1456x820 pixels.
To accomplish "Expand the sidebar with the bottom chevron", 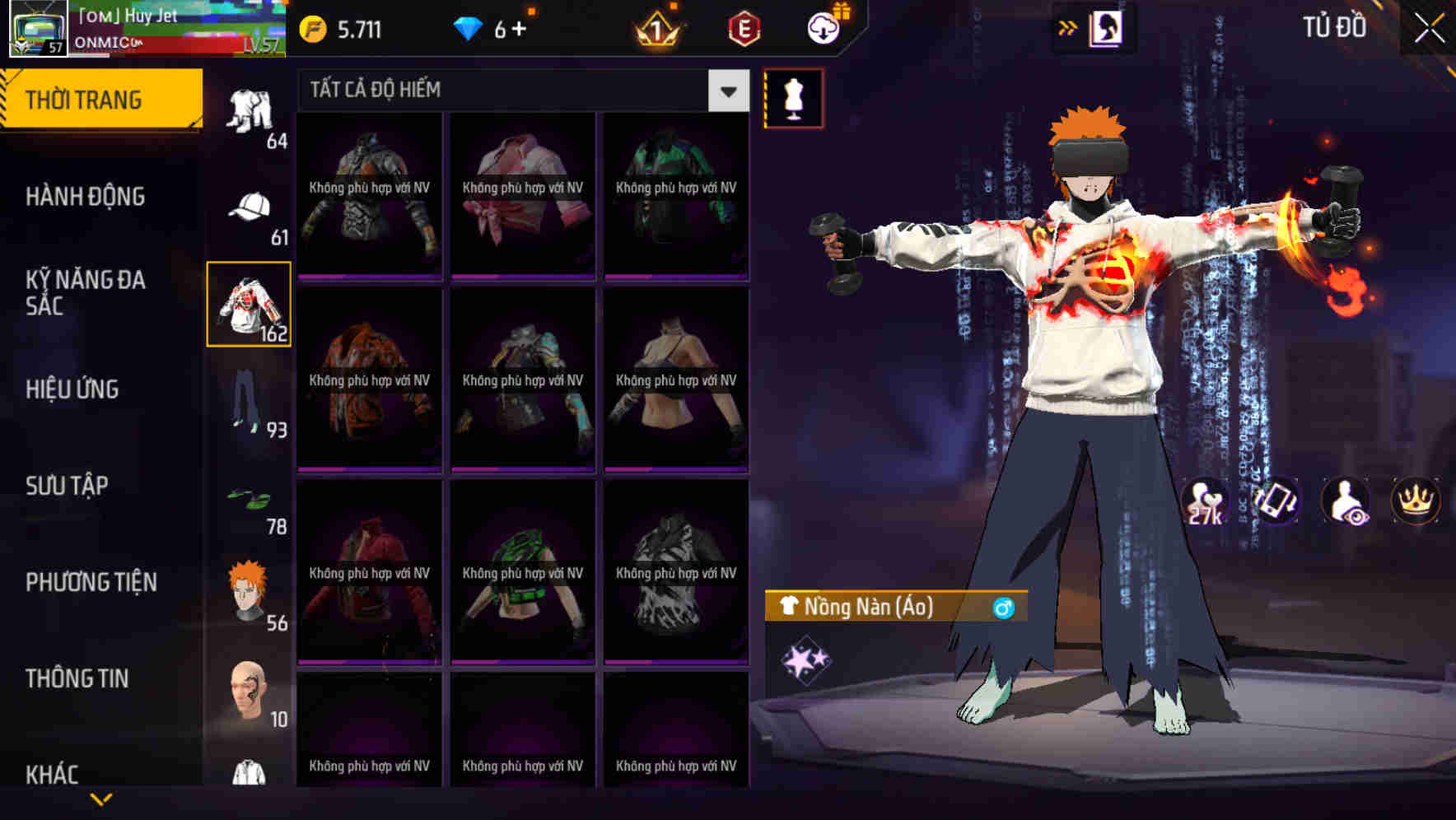I will pos(99,798).
